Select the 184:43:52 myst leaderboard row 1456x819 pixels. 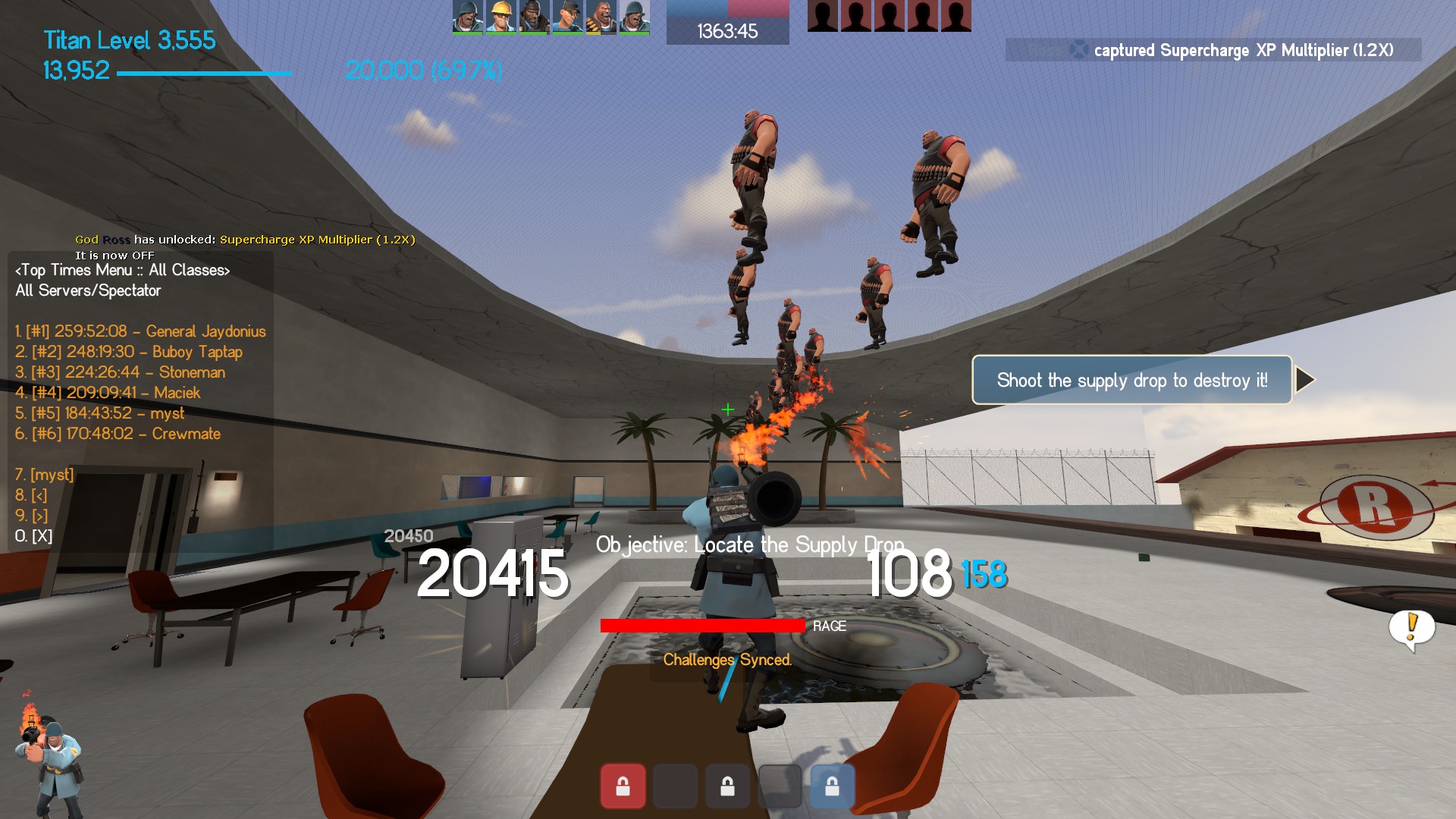pyautogui.click(x=99, y=413)
